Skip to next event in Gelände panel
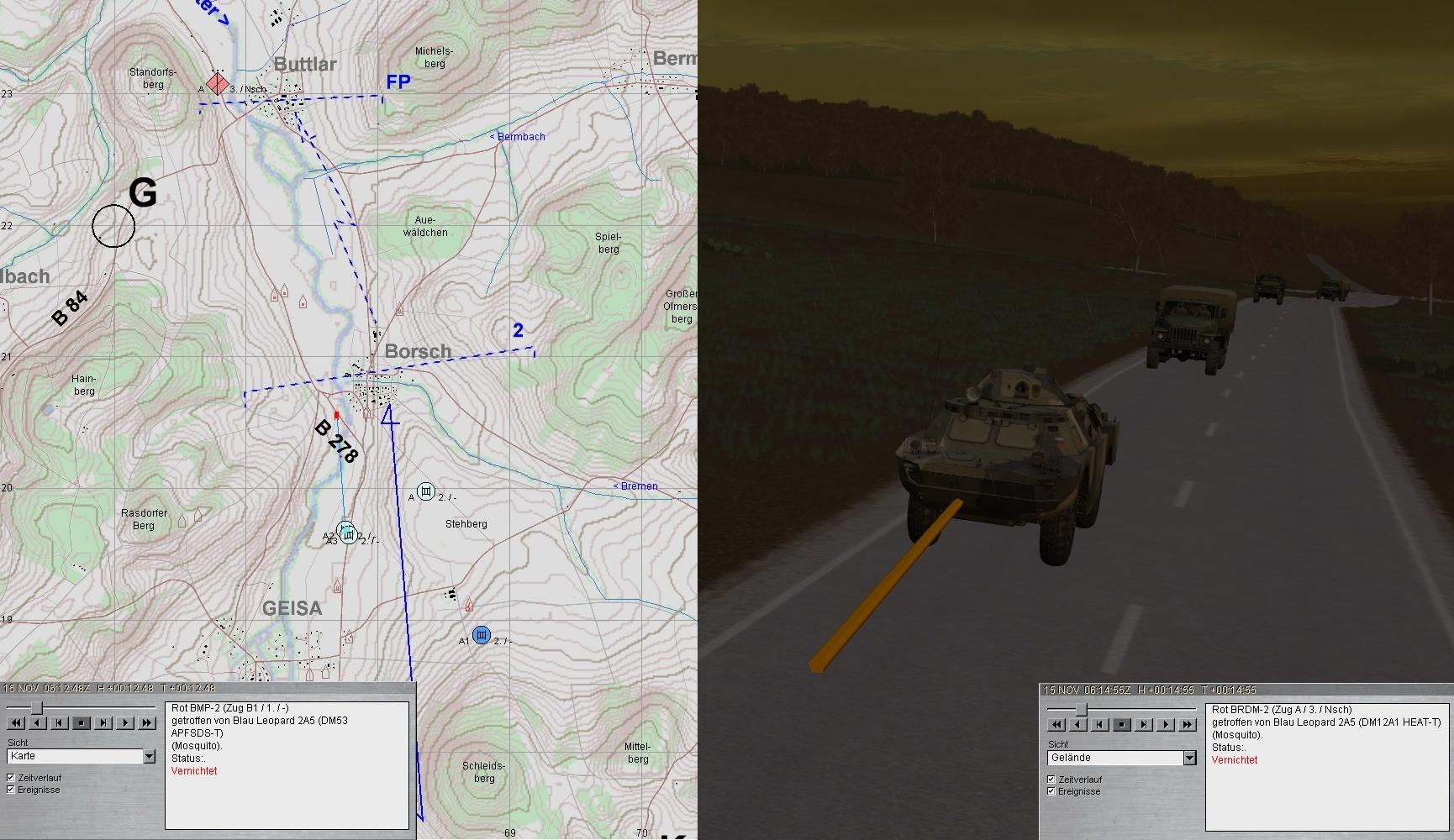 [1144, 724]
